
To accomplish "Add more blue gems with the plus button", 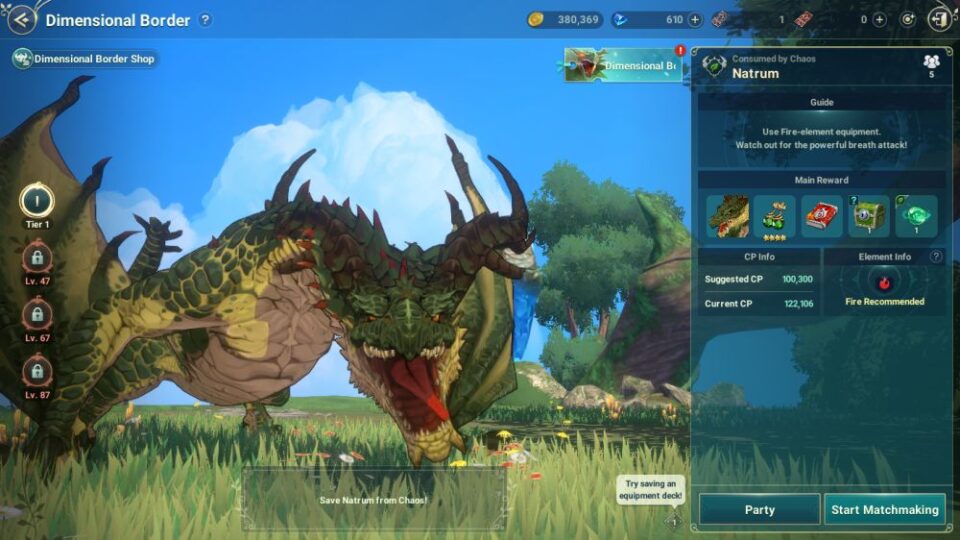I will click(695, 19).
